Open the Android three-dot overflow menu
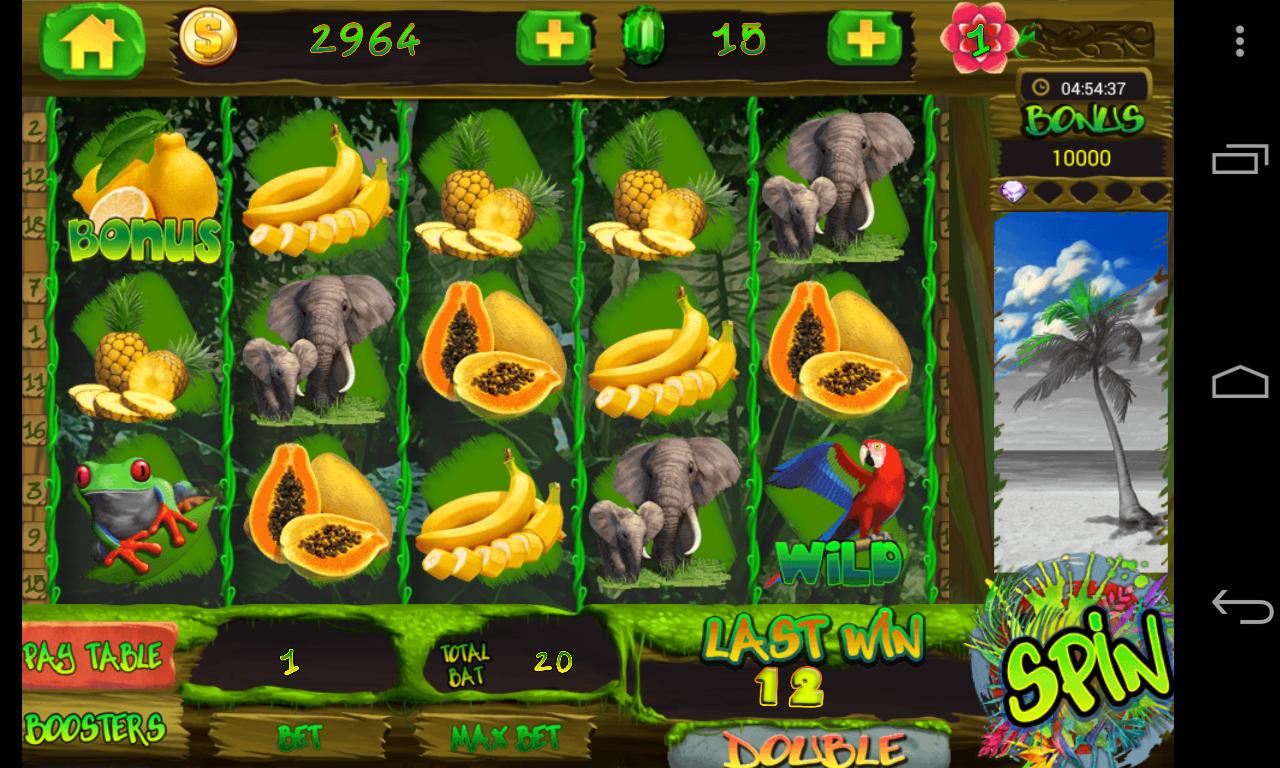The image size is (1280, 768). click(1240, 40)
